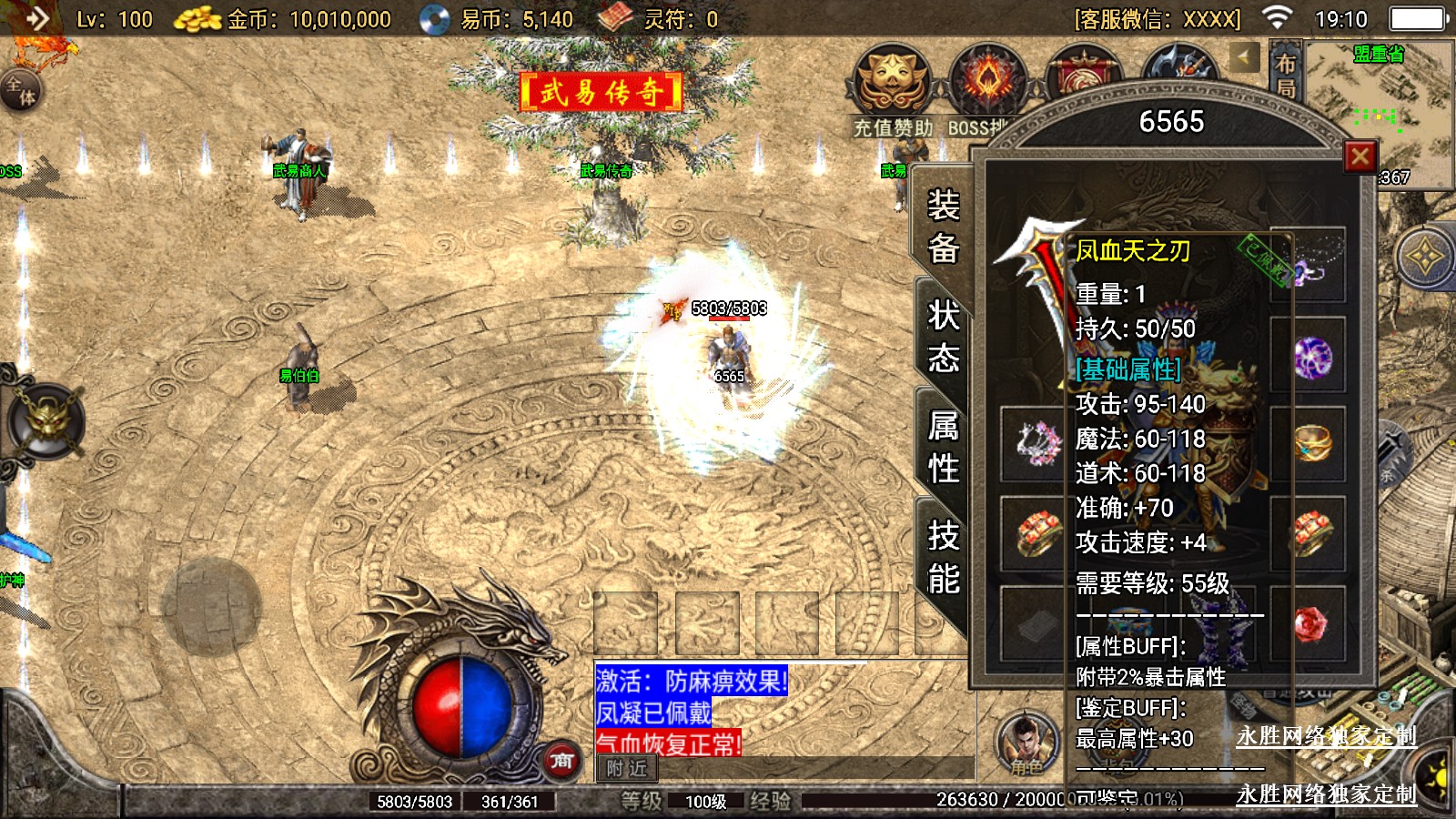This screenshot has height=819, width=1456.
Task: Switch chat to 附近 nearby channel
Action: coord(626,769)
